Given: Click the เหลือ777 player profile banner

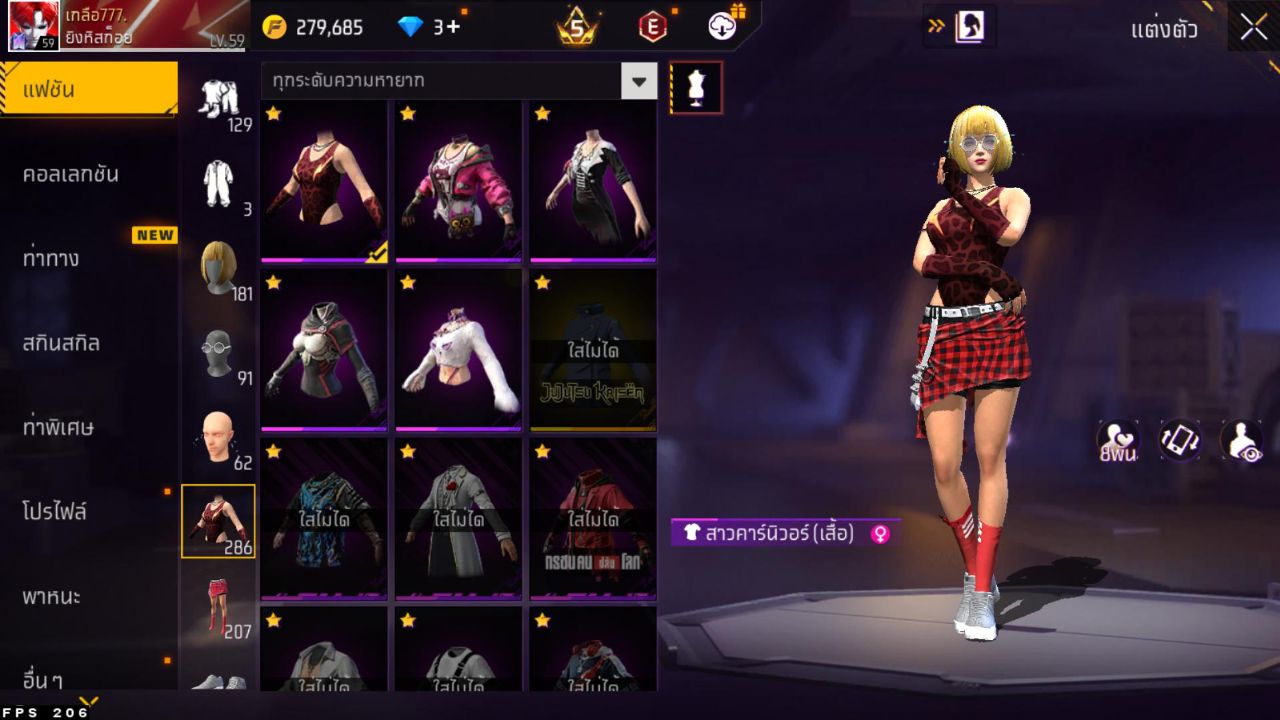Looking at the screenshot, I should point(90,25).
